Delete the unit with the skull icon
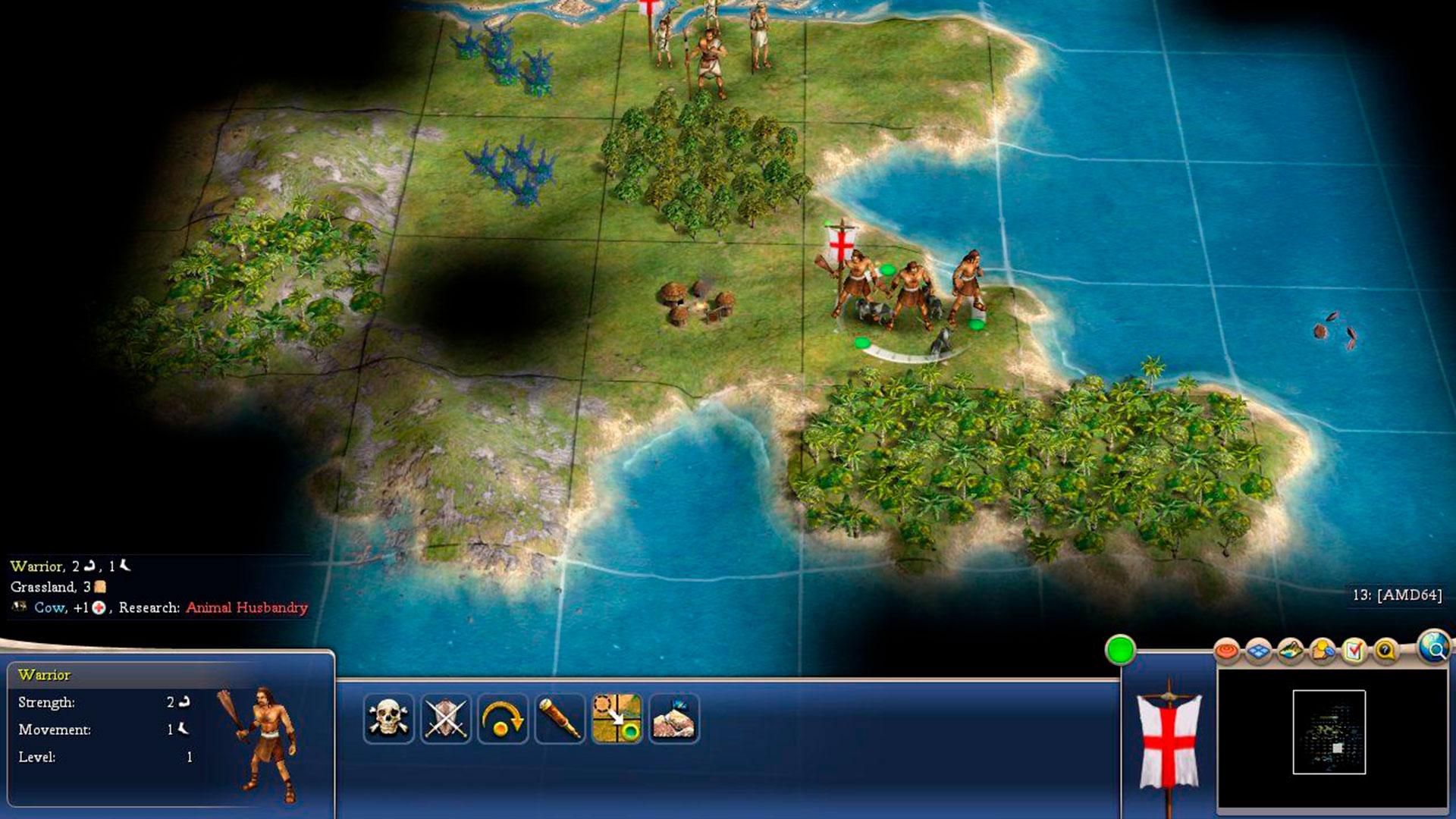Screen dimensions: 1456x819 [388, 718]
